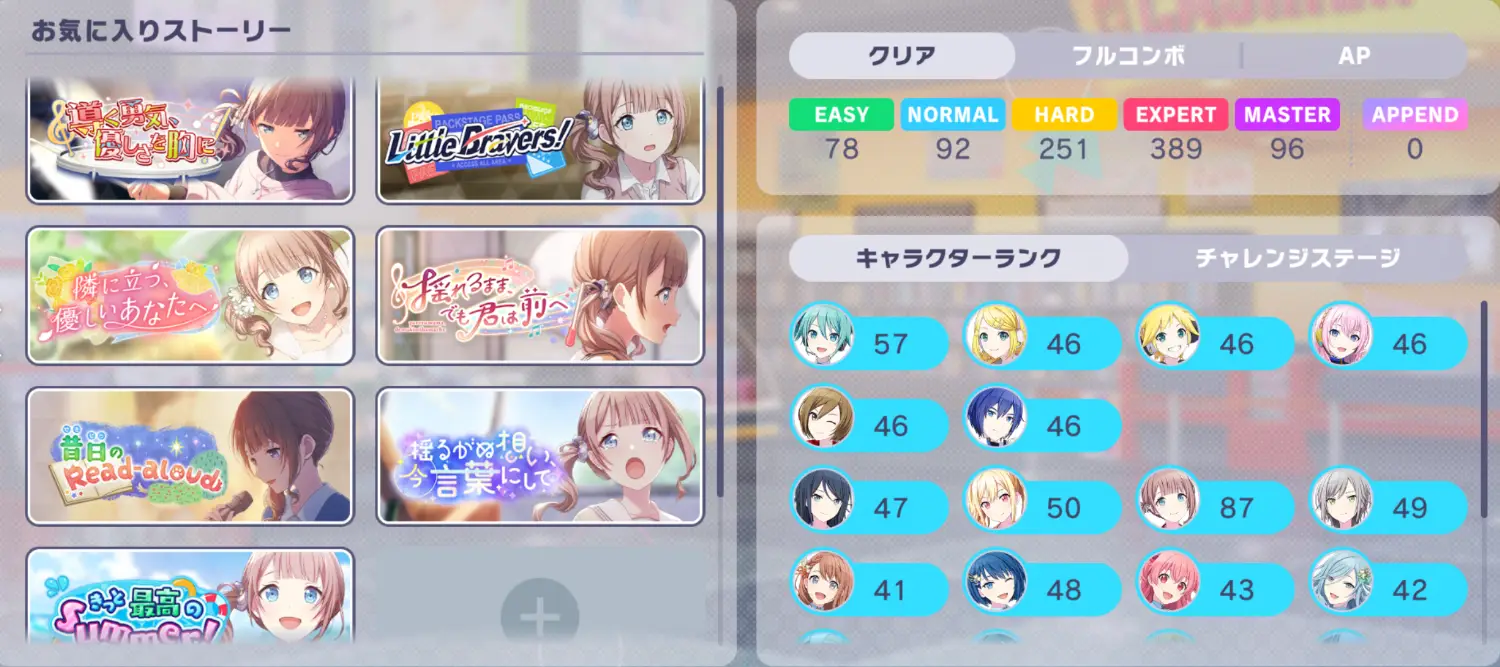Switch to the フルコンボ tab
This screenshot has width=1500, height=667.
tap(1128, 56)
